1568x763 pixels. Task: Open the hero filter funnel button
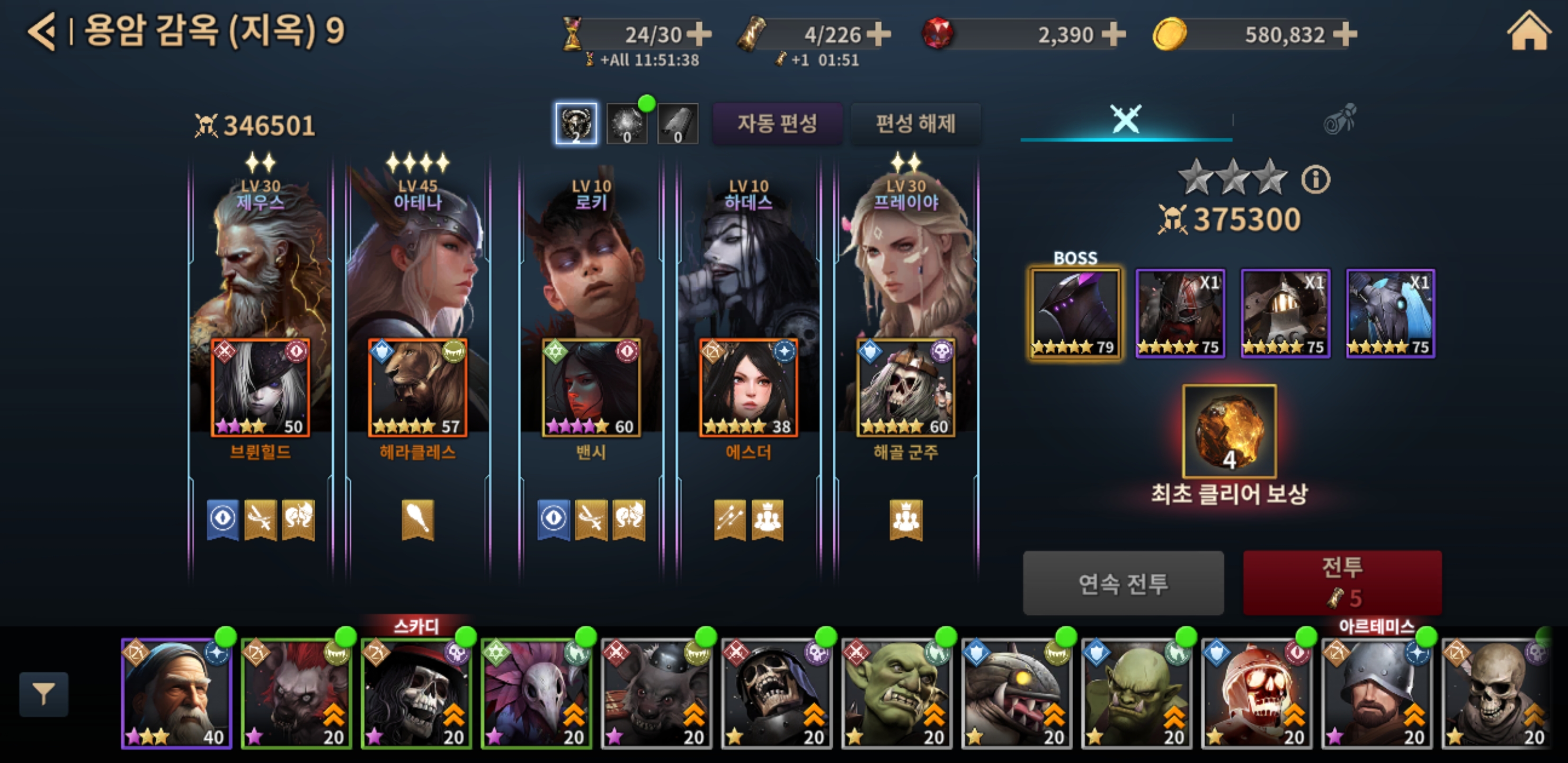(44, 694)
